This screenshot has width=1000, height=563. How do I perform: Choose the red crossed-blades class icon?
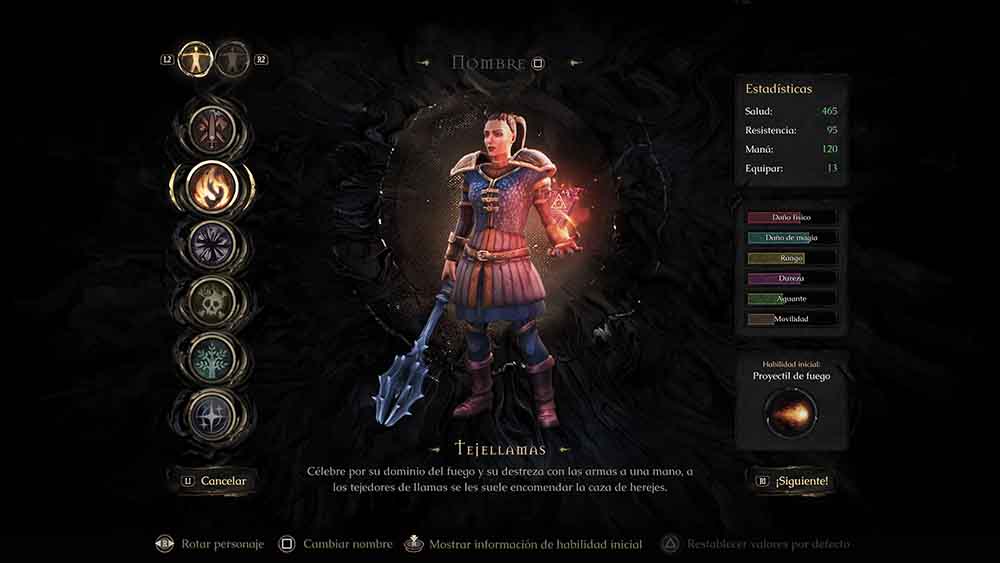[x=213, y=128]
